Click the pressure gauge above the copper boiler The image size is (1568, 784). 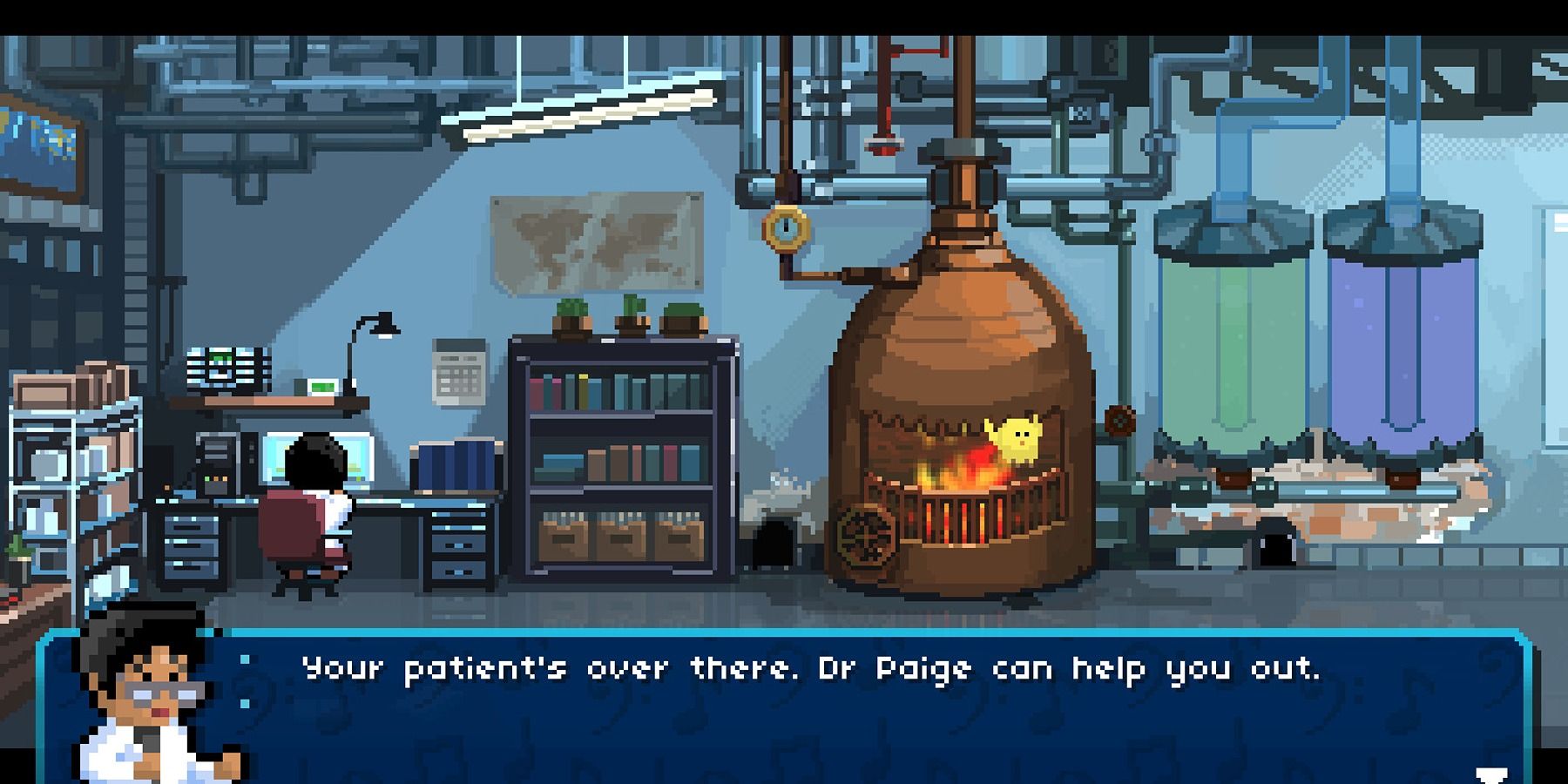[785, 229]
